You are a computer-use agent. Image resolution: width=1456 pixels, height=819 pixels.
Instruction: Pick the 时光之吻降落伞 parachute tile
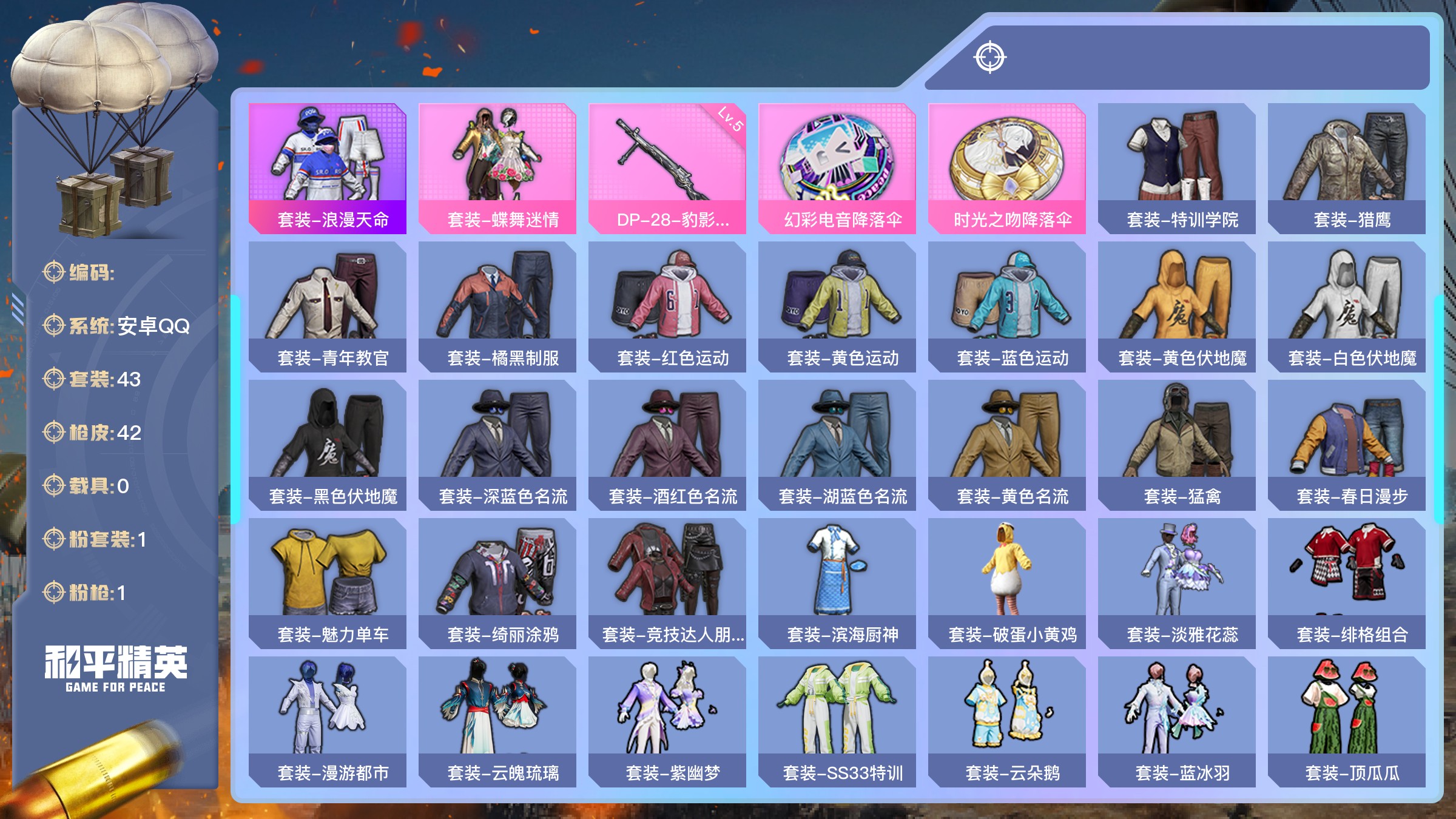click(x=1007, y=168)
